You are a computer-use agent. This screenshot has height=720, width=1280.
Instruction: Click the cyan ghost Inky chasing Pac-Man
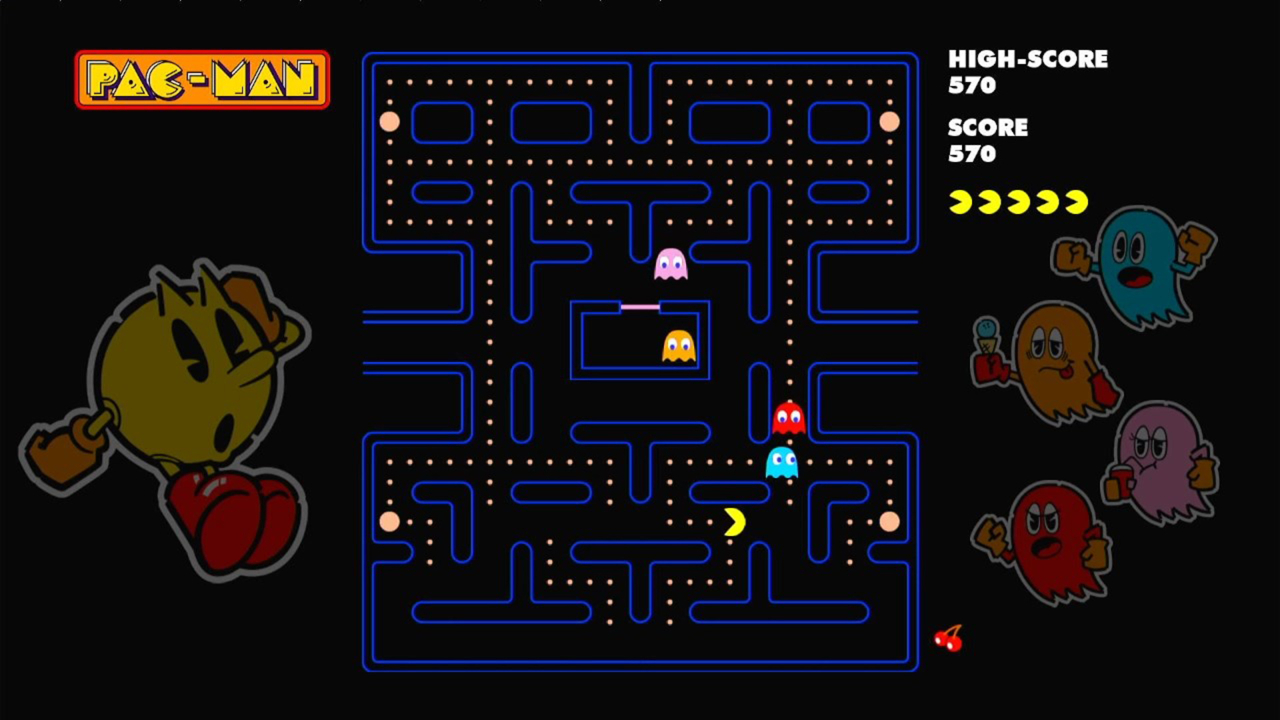pyautogui.click(x=782, y=461)
